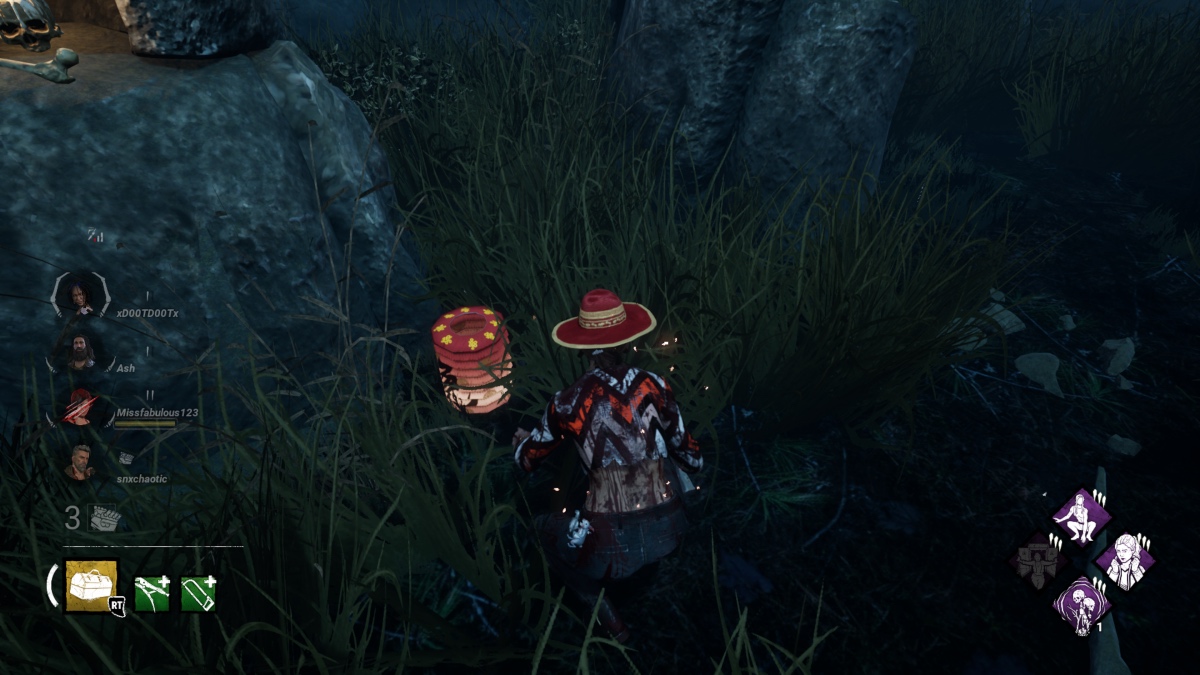Click the green saw blade add-on
The image size is (1200, 675).
(197, 593)
